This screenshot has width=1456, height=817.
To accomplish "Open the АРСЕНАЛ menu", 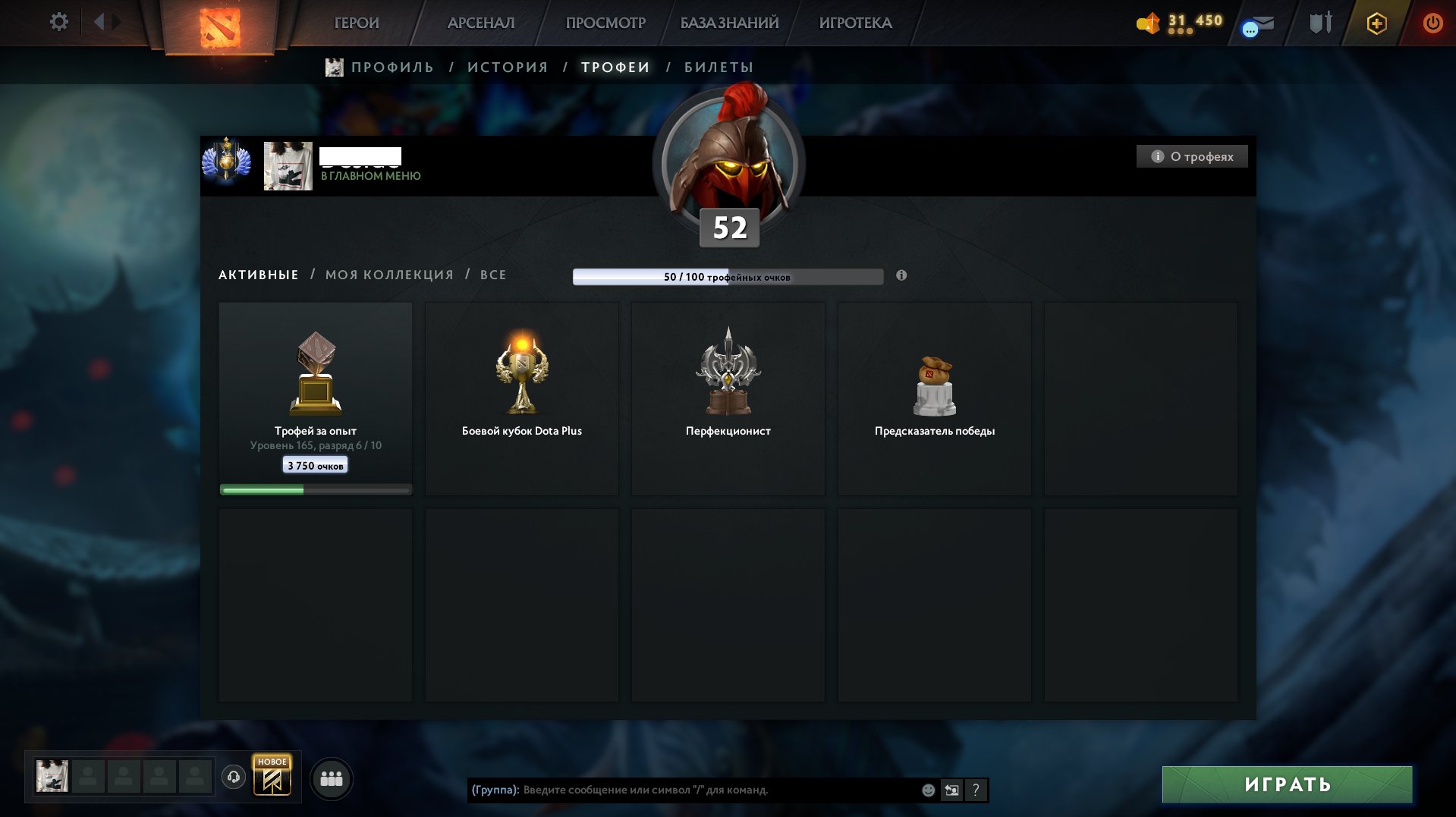I will pos(481,23).
